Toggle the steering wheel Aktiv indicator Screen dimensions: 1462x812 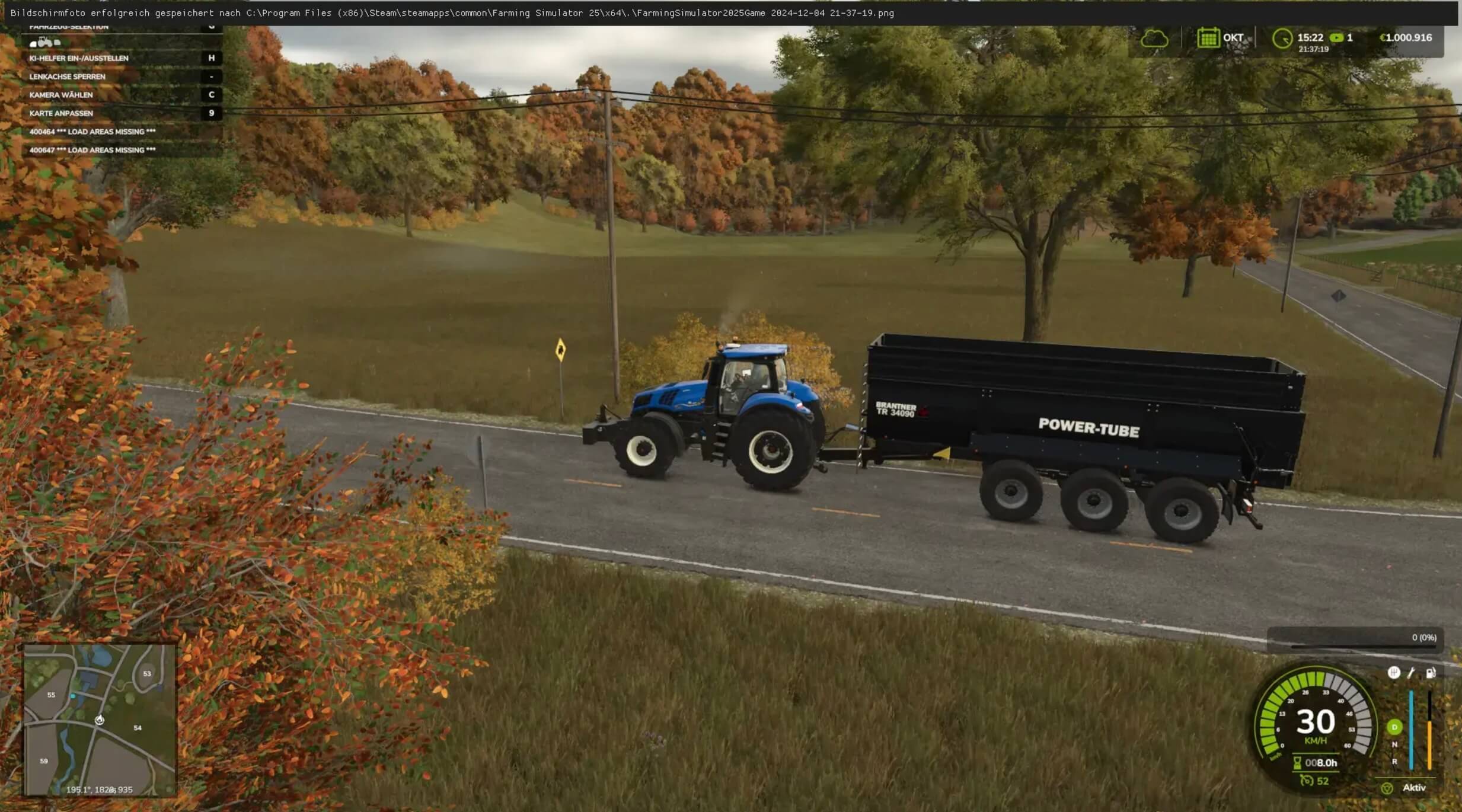[x=1387, y=788]
